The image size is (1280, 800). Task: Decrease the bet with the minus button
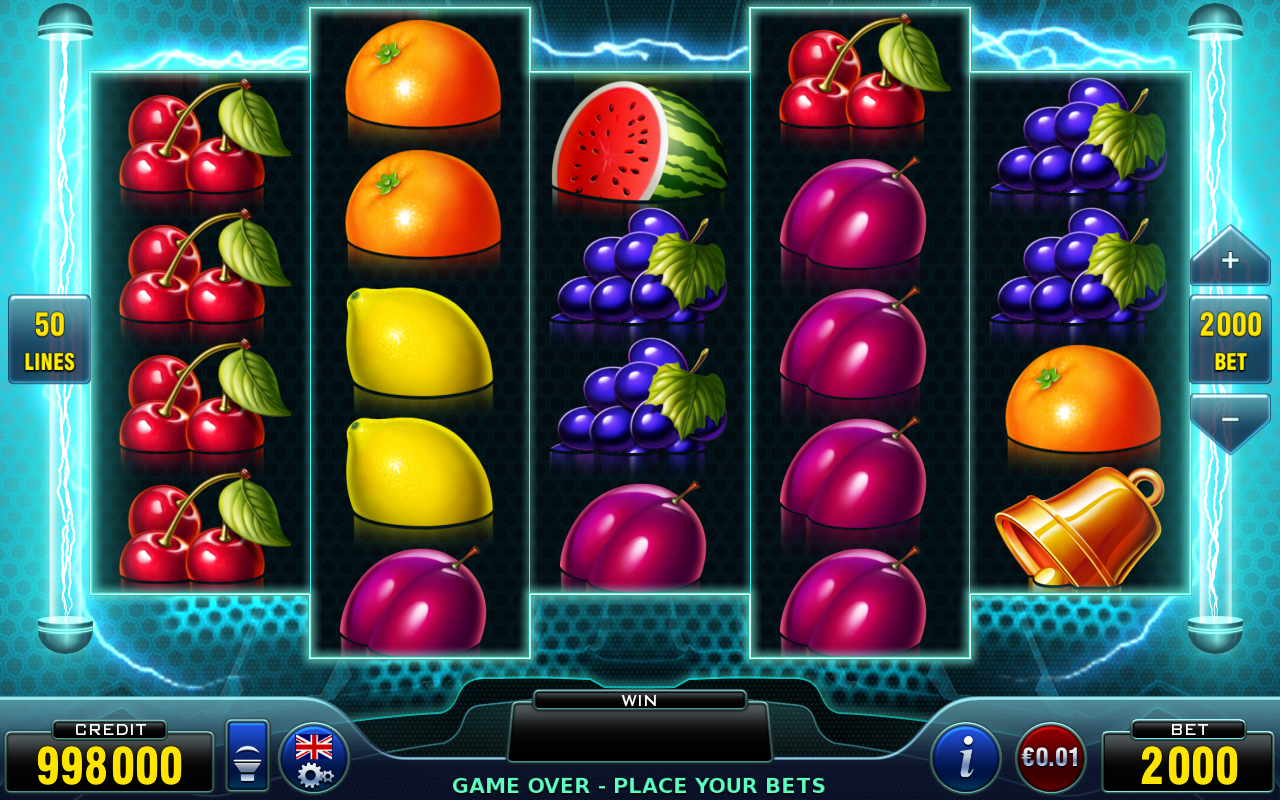[1229, 420]
